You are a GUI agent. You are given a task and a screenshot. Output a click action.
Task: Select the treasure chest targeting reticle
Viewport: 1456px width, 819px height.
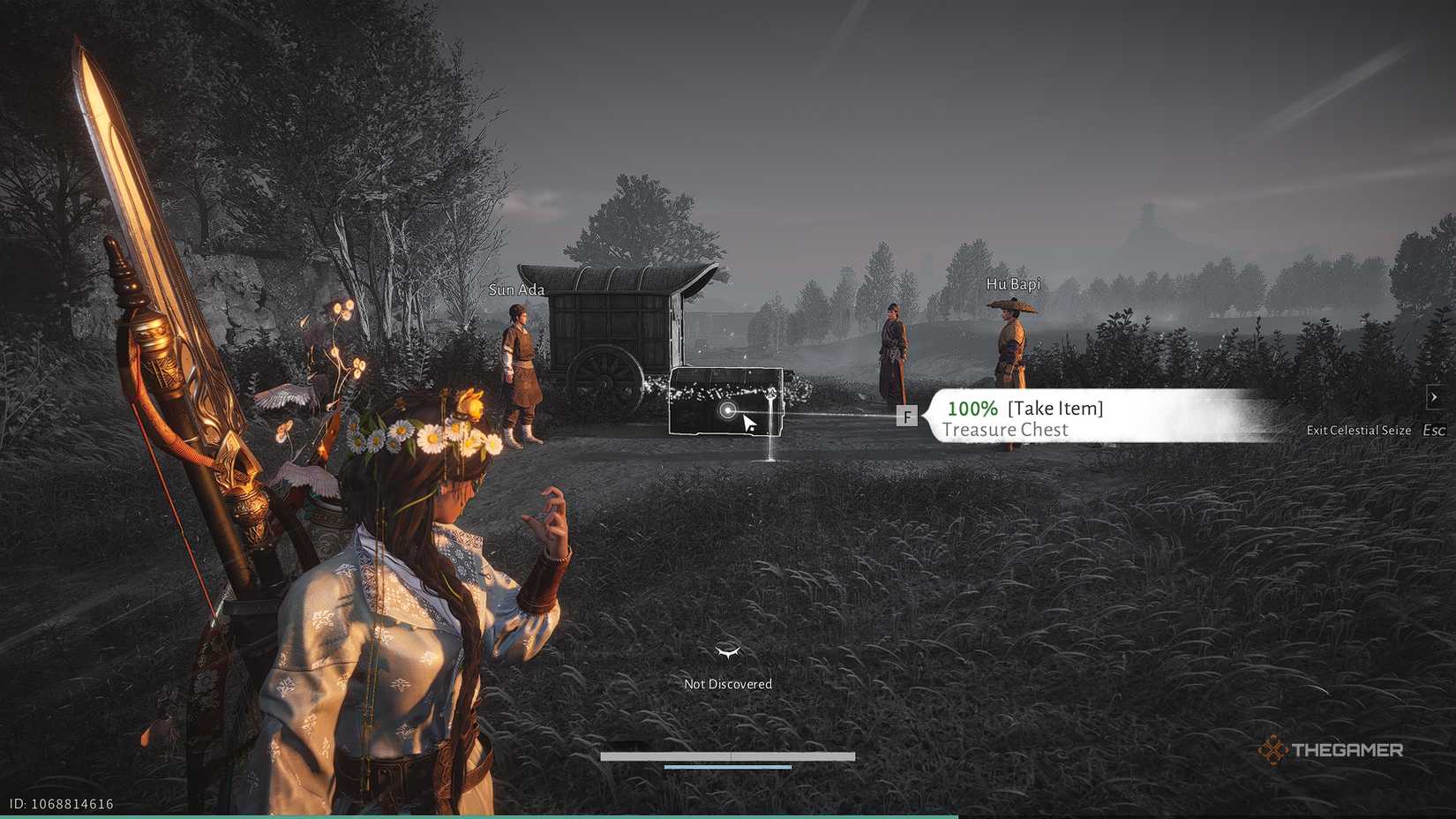pos(729,410)
